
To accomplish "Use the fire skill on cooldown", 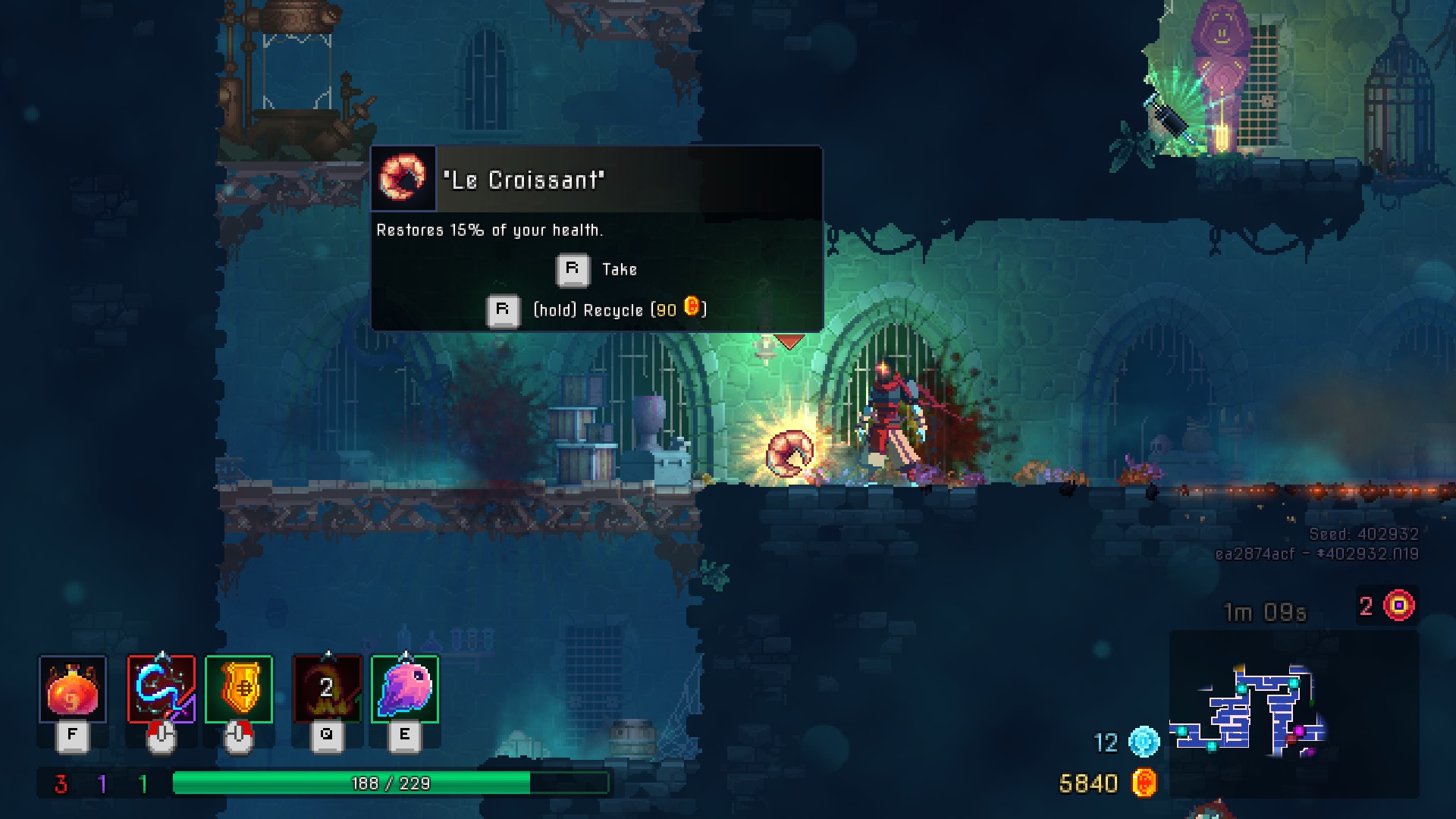I will tap(328, 689).
